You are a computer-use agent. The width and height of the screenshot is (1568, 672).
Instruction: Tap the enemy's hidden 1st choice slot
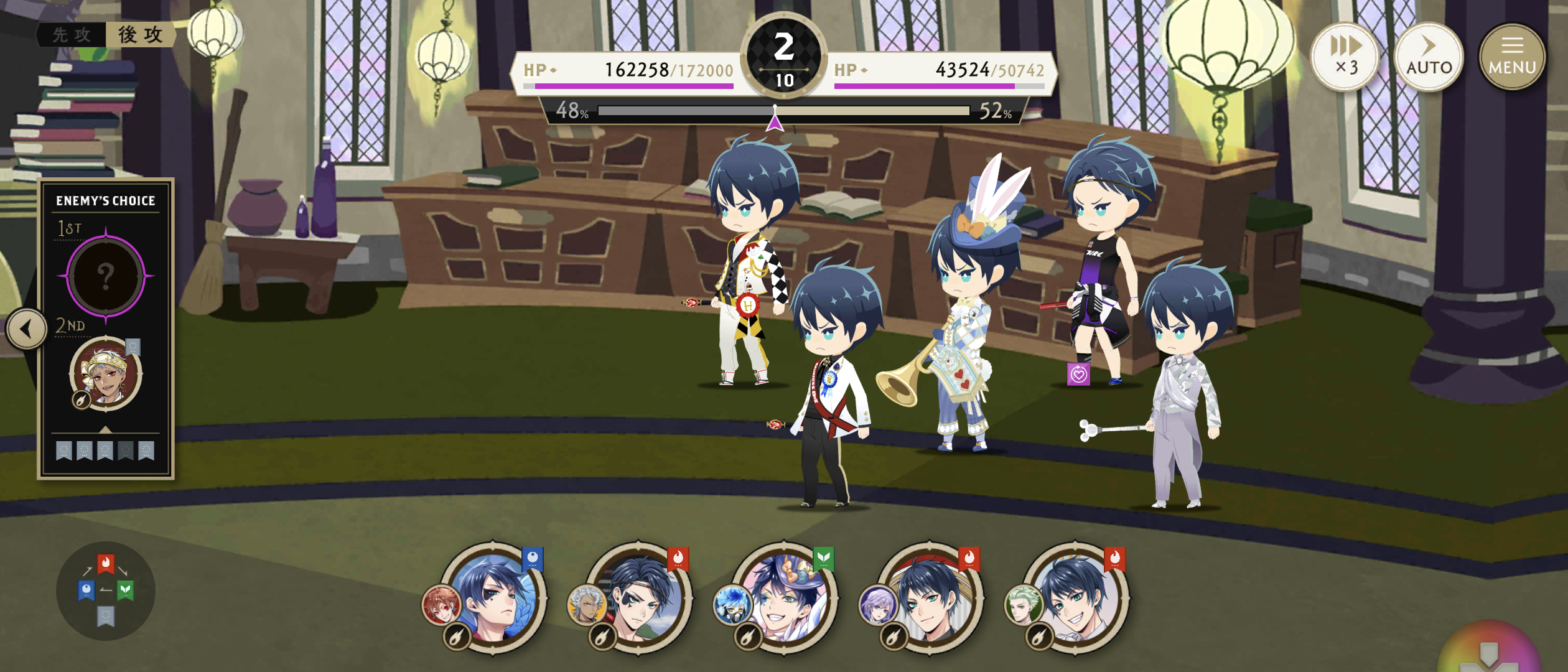[106, 276]
